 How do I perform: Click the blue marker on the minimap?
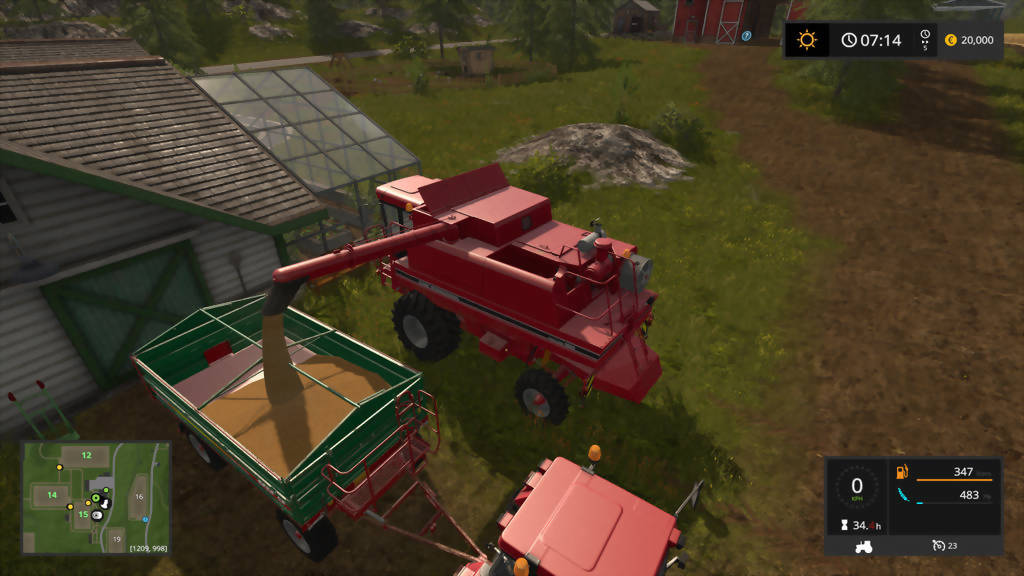pos(146,520)
